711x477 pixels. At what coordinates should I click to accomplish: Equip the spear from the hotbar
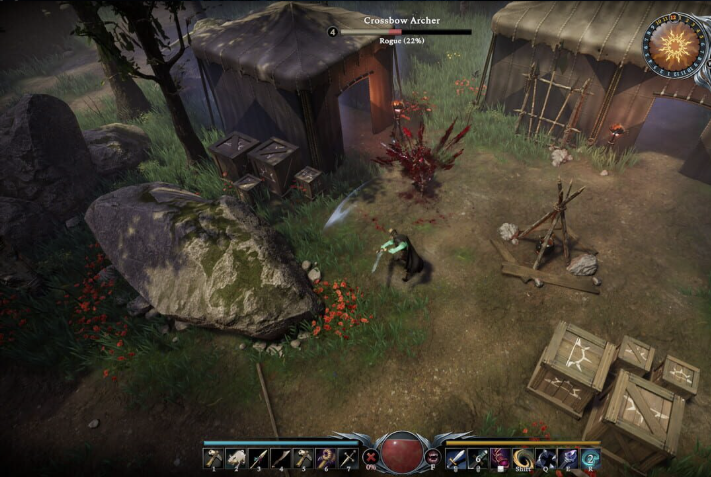pyautogui.click(x=258, y=458)
